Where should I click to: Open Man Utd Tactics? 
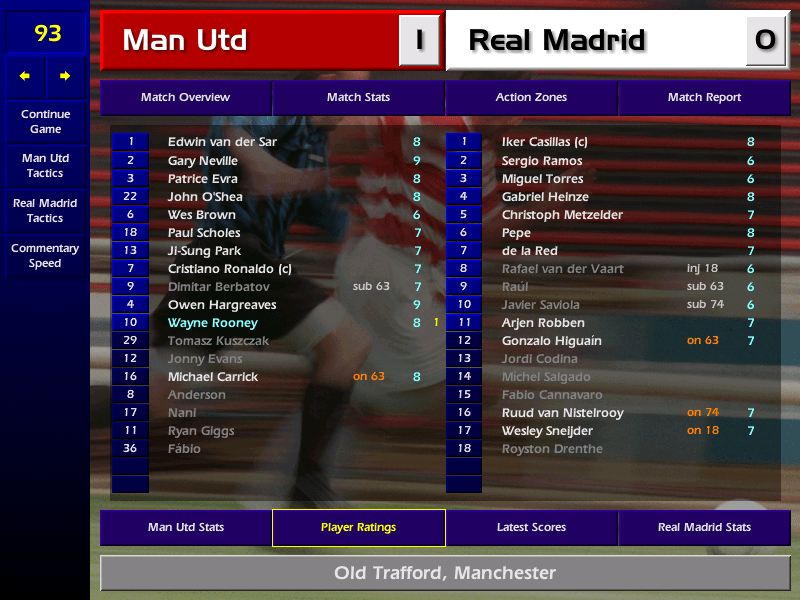coord(45,166)
